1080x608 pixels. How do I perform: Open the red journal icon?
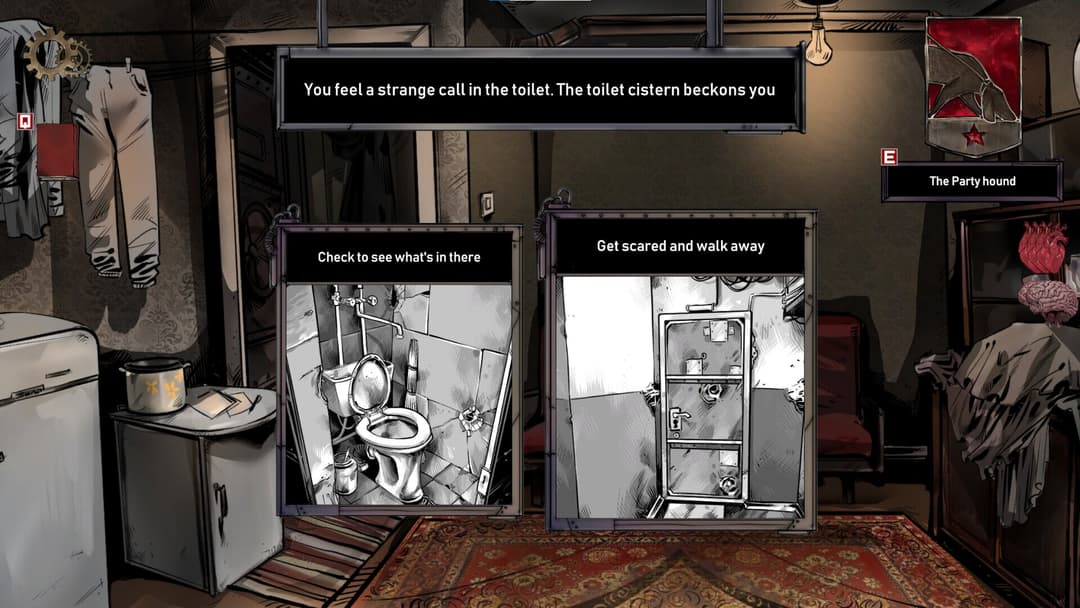tap(57, 150)
